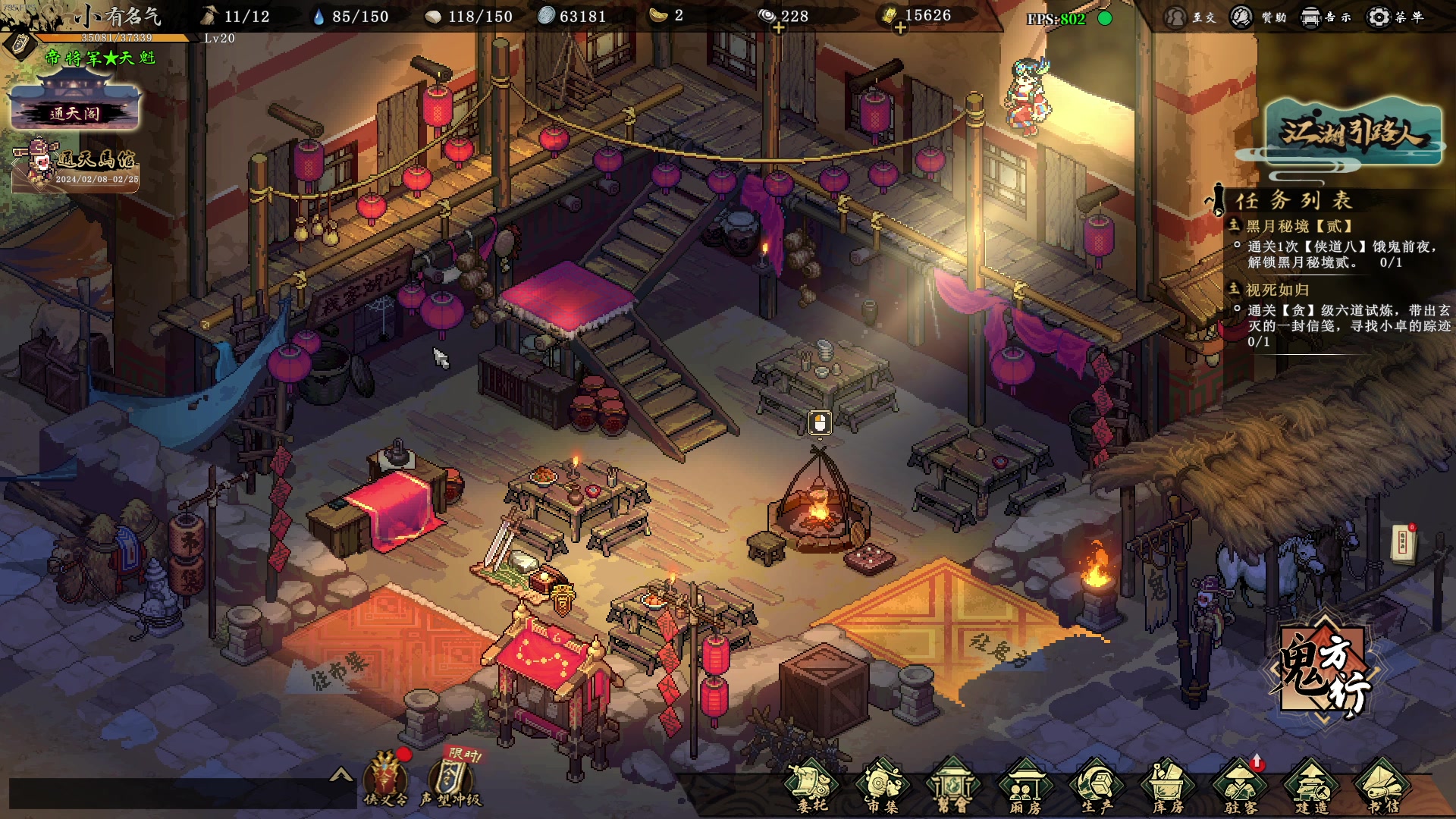
Task: Open the 生产 production menu
Action: pyautogui.click(x=1097, y=786)
